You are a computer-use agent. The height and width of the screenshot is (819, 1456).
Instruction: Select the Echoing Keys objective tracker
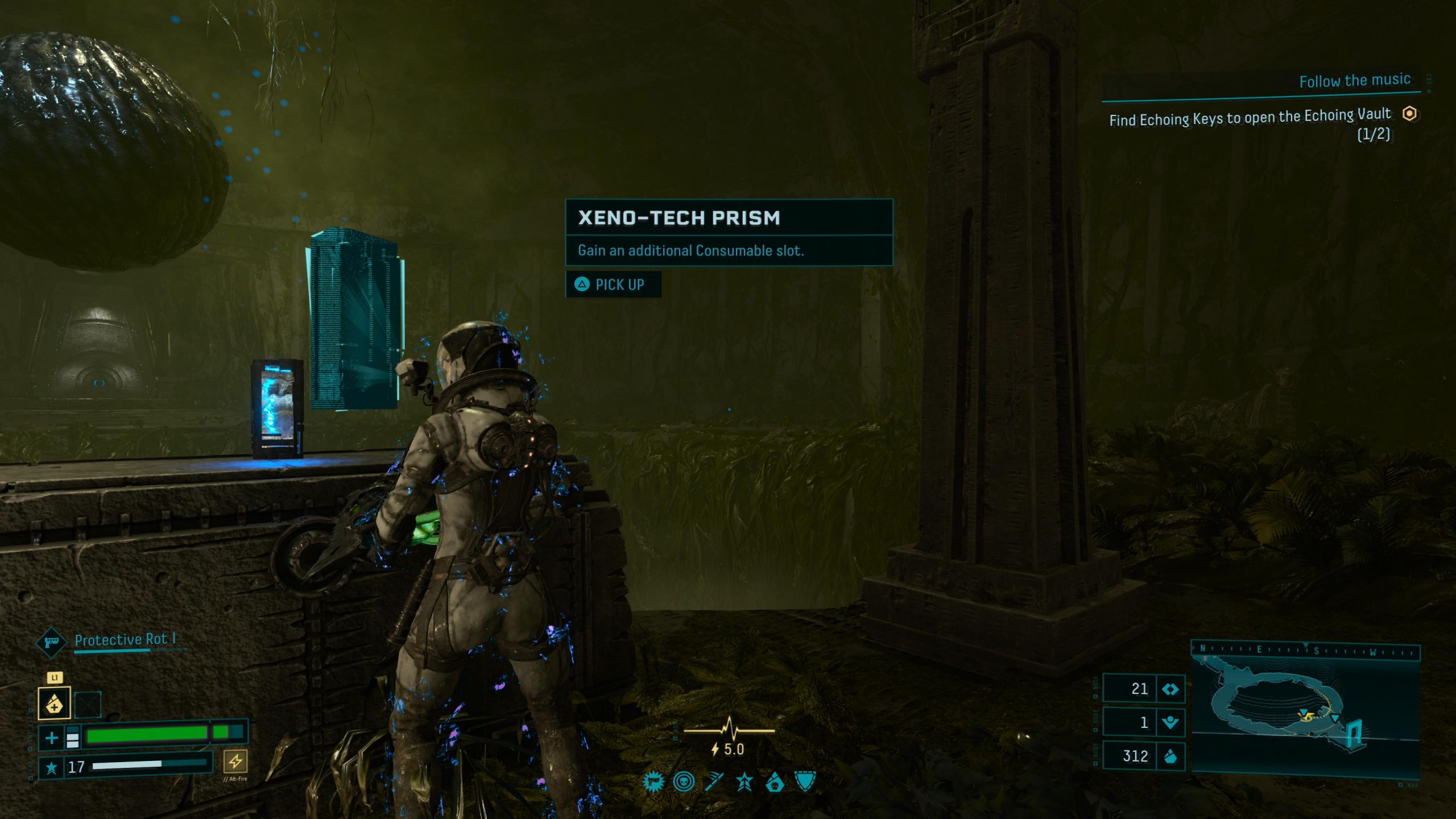[1250, 118]
